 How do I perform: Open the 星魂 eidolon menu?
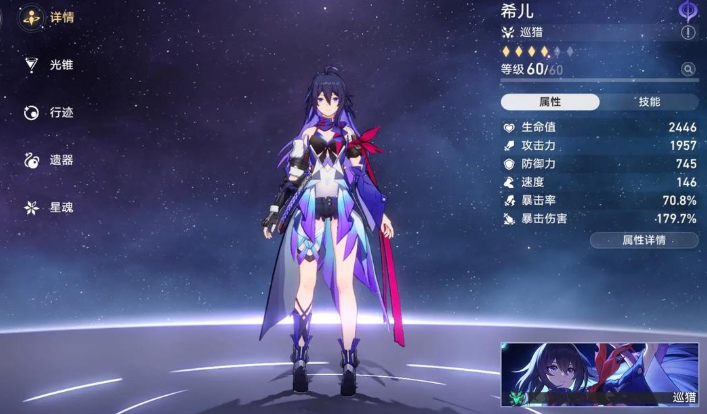pyautogui.click(x=48, y=207)
